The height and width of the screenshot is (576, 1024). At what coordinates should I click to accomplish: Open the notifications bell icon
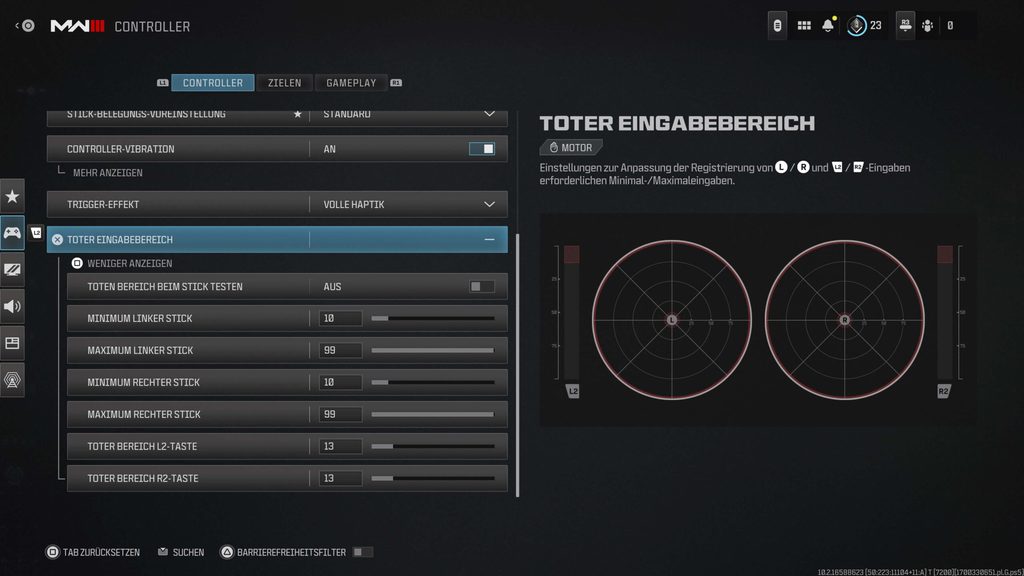coord(828,26)
